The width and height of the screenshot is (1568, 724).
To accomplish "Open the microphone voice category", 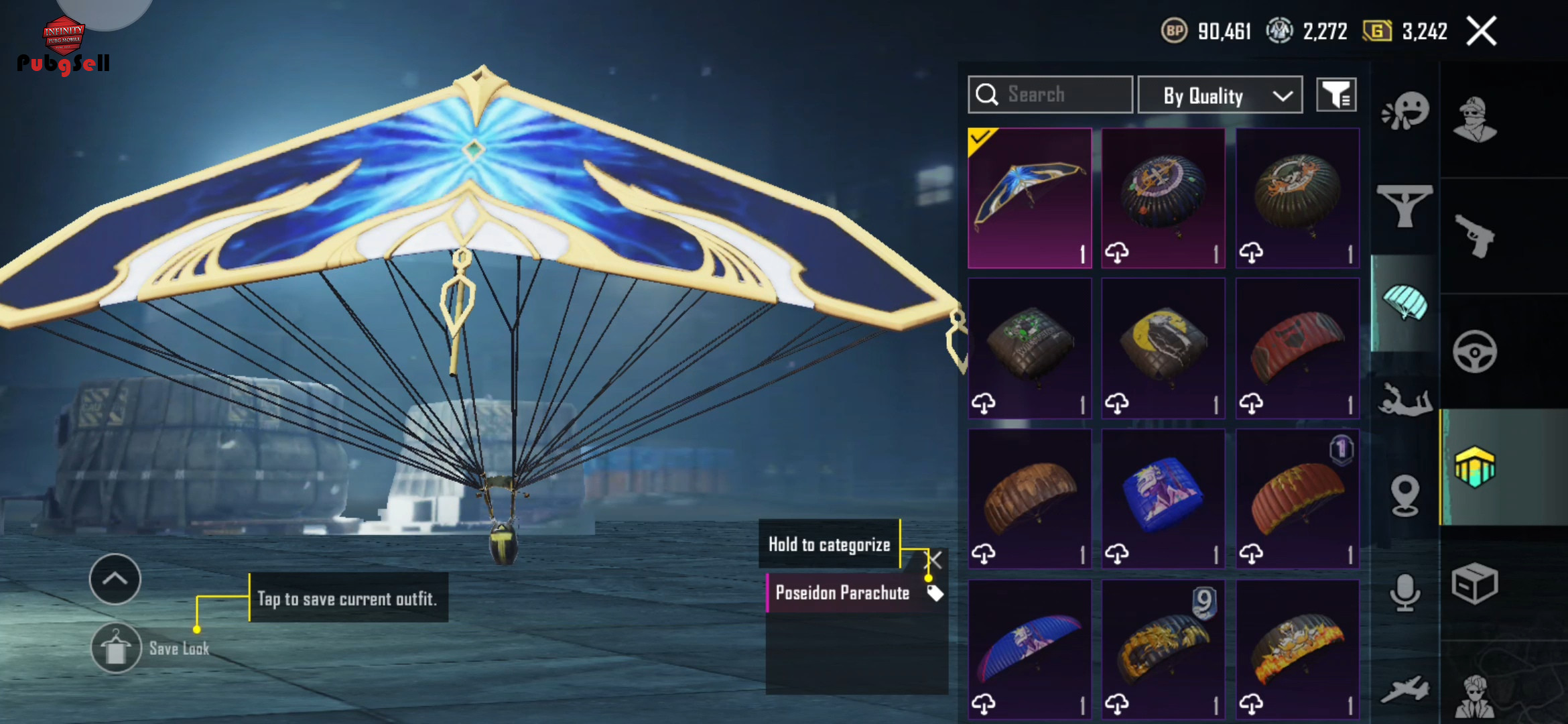I will pos(1405,593).
